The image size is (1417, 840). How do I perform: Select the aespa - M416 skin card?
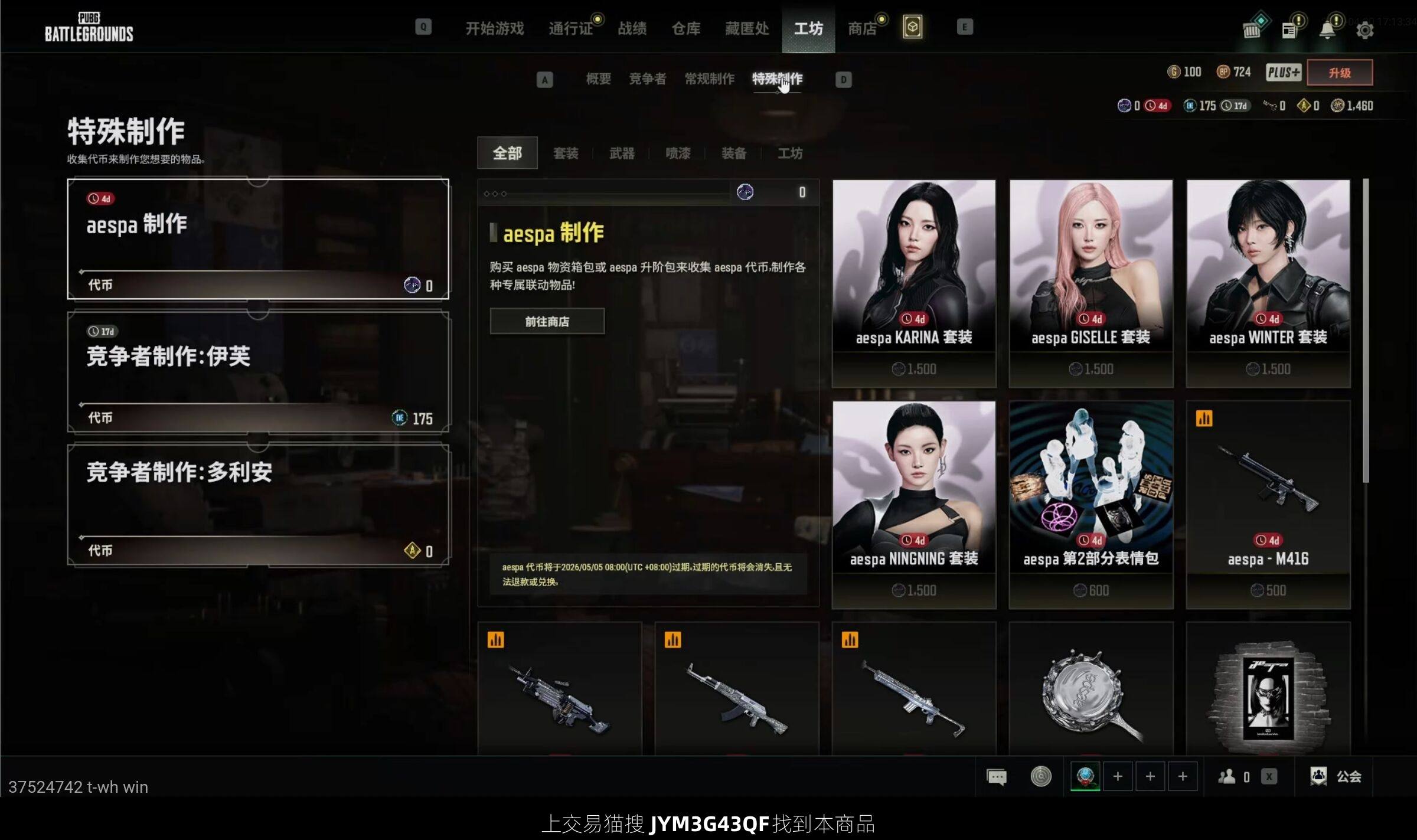point(1268,505)
